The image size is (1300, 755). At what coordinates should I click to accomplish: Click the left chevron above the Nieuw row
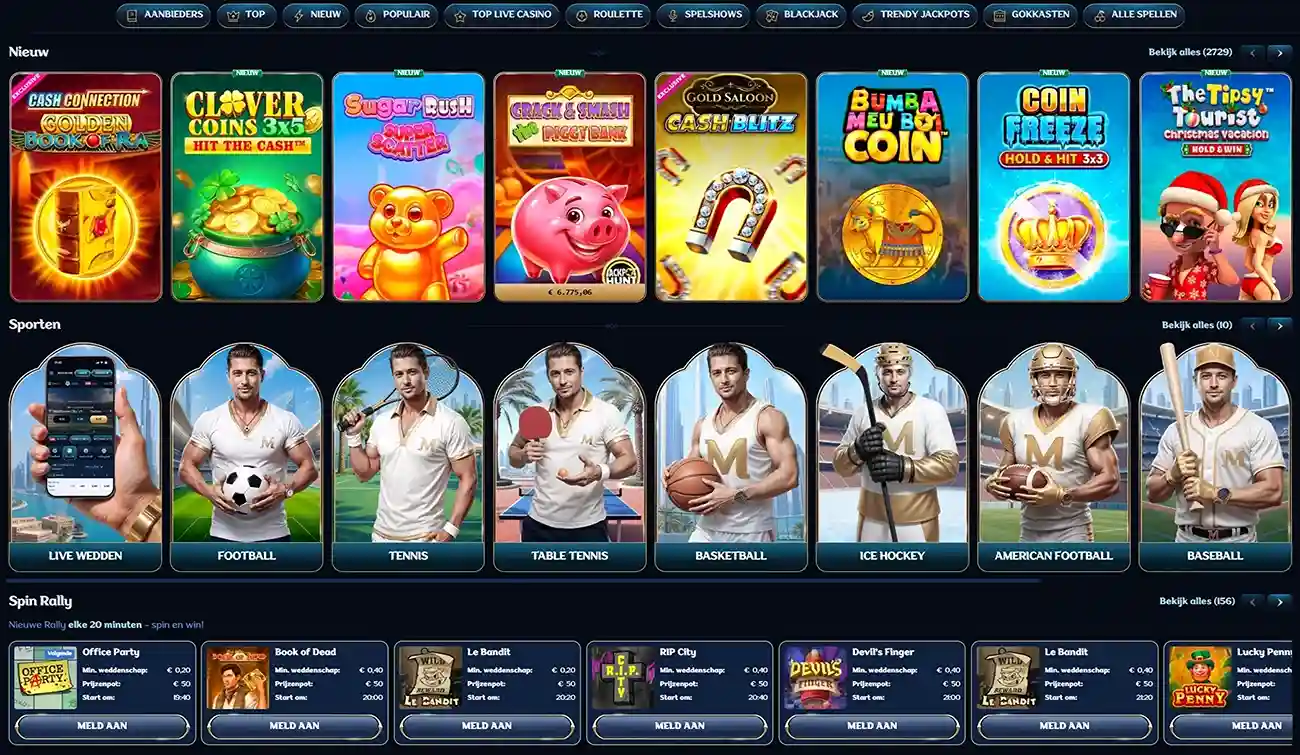[x=1251, y=52]
